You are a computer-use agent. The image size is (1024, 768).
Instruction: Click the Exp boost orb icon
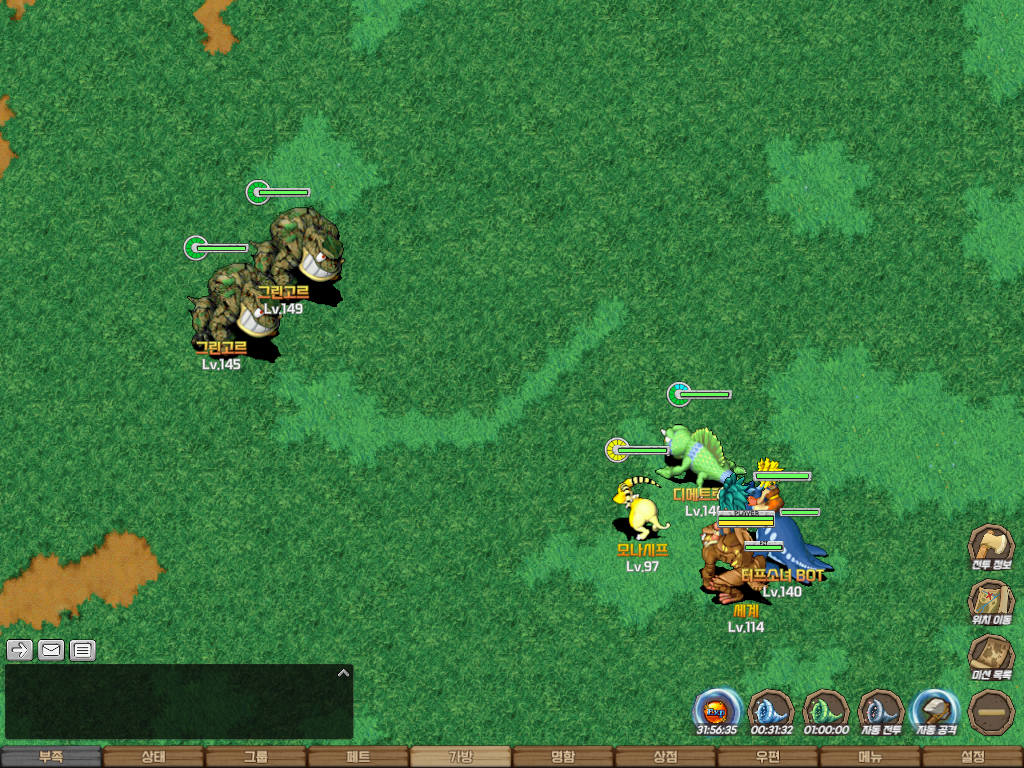coord(716,711)
